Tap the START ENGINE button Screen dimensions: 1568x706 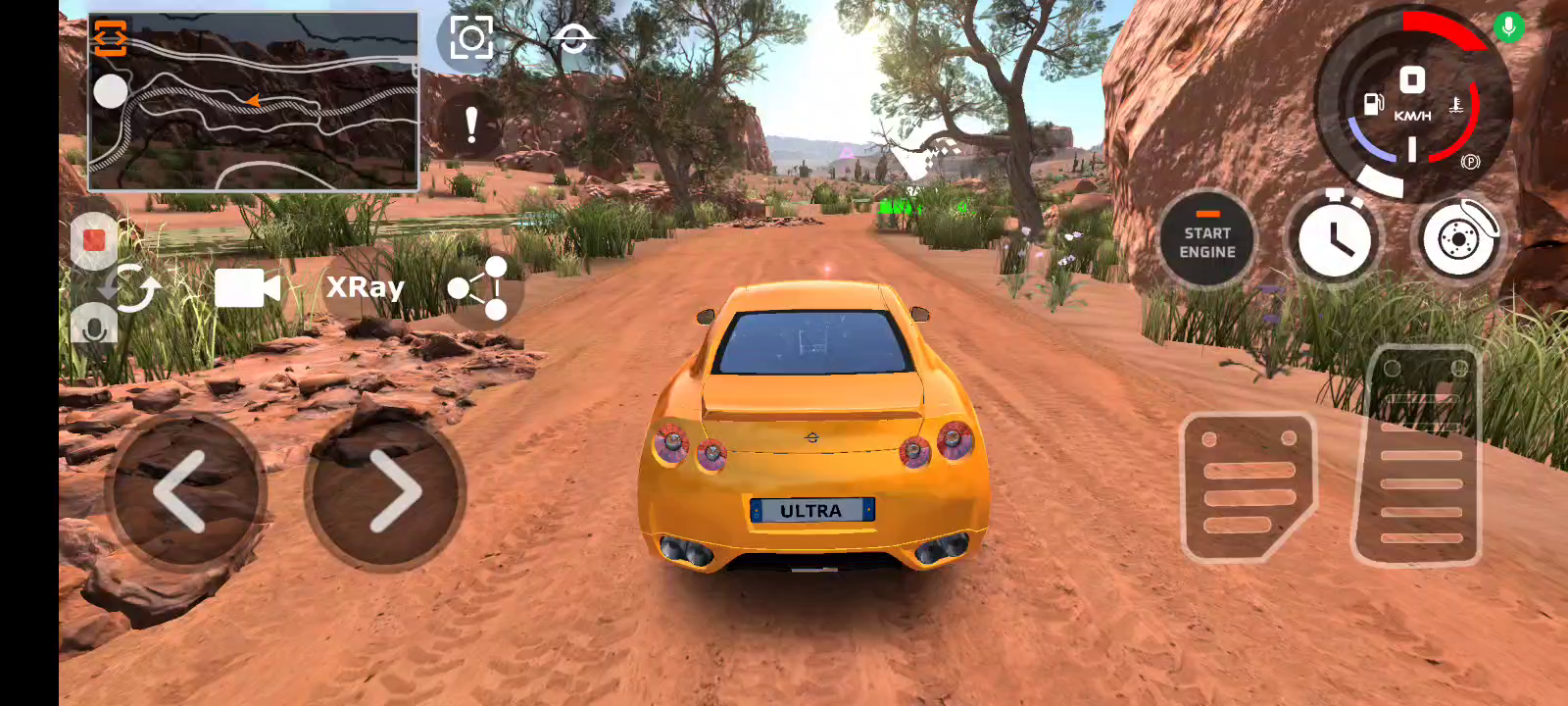point(1206,241)
